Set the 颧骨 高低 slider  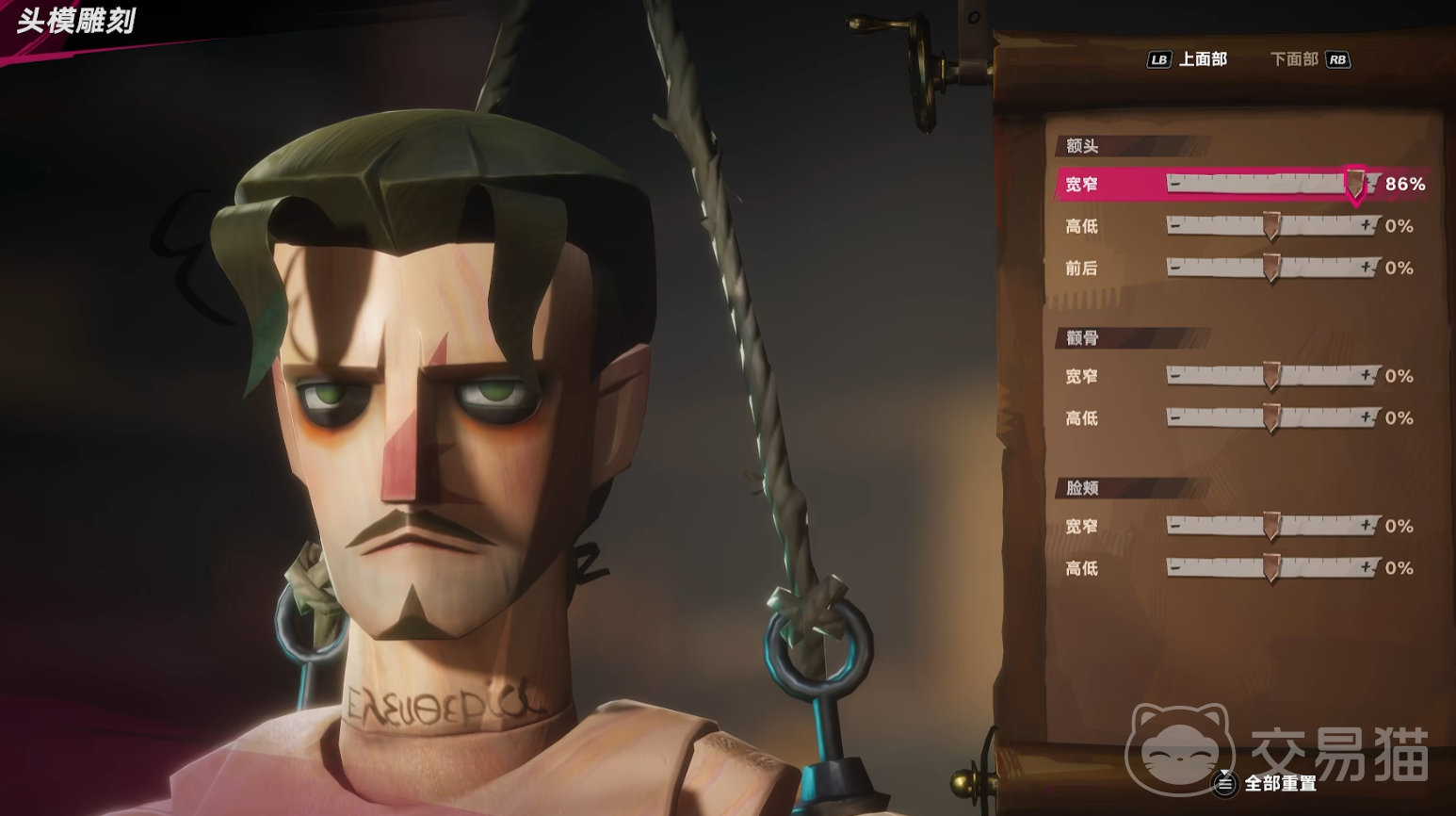1270,417
